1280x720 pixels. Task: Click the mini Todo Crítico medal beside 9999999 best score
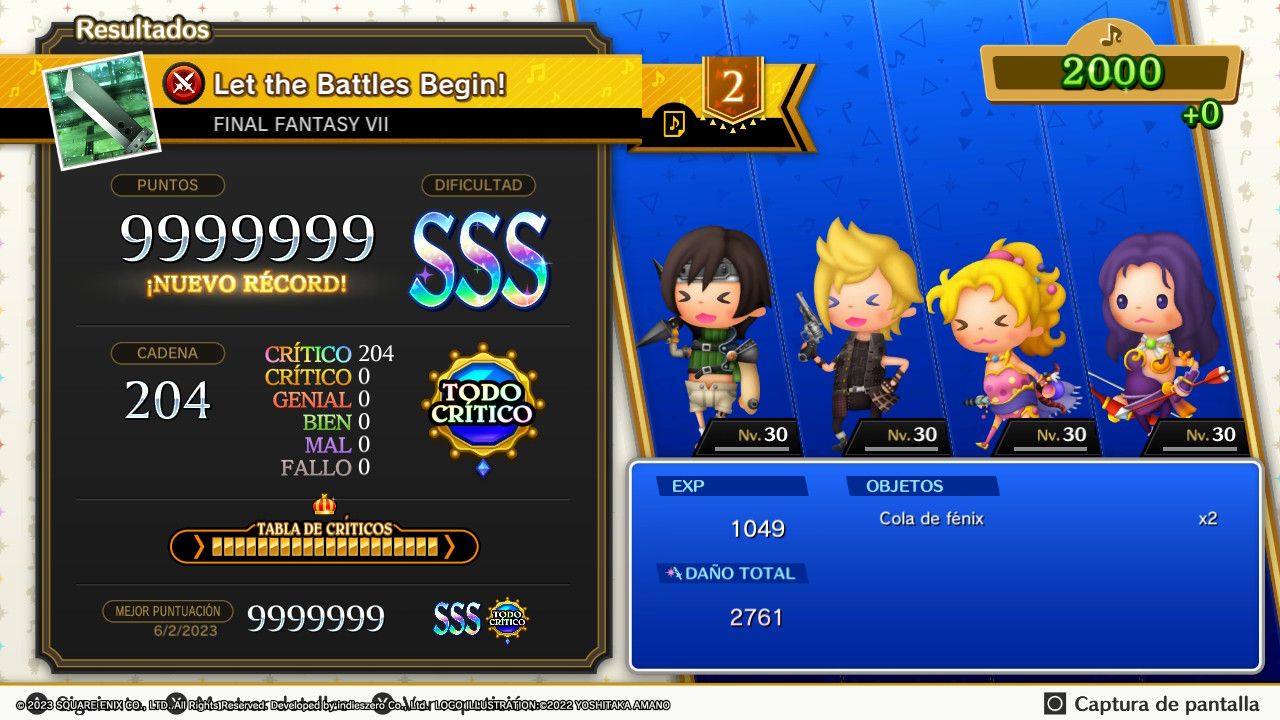pyautogui.click(x=507, y=618)
